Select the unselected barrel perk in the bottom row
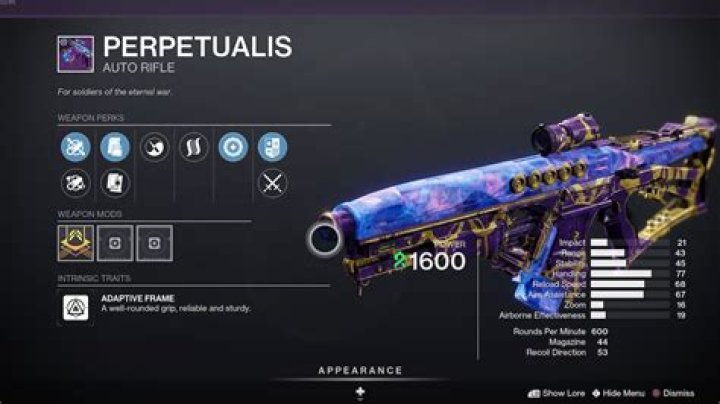The width and height of the screenshot is (720, 404). tap(75, 183)
